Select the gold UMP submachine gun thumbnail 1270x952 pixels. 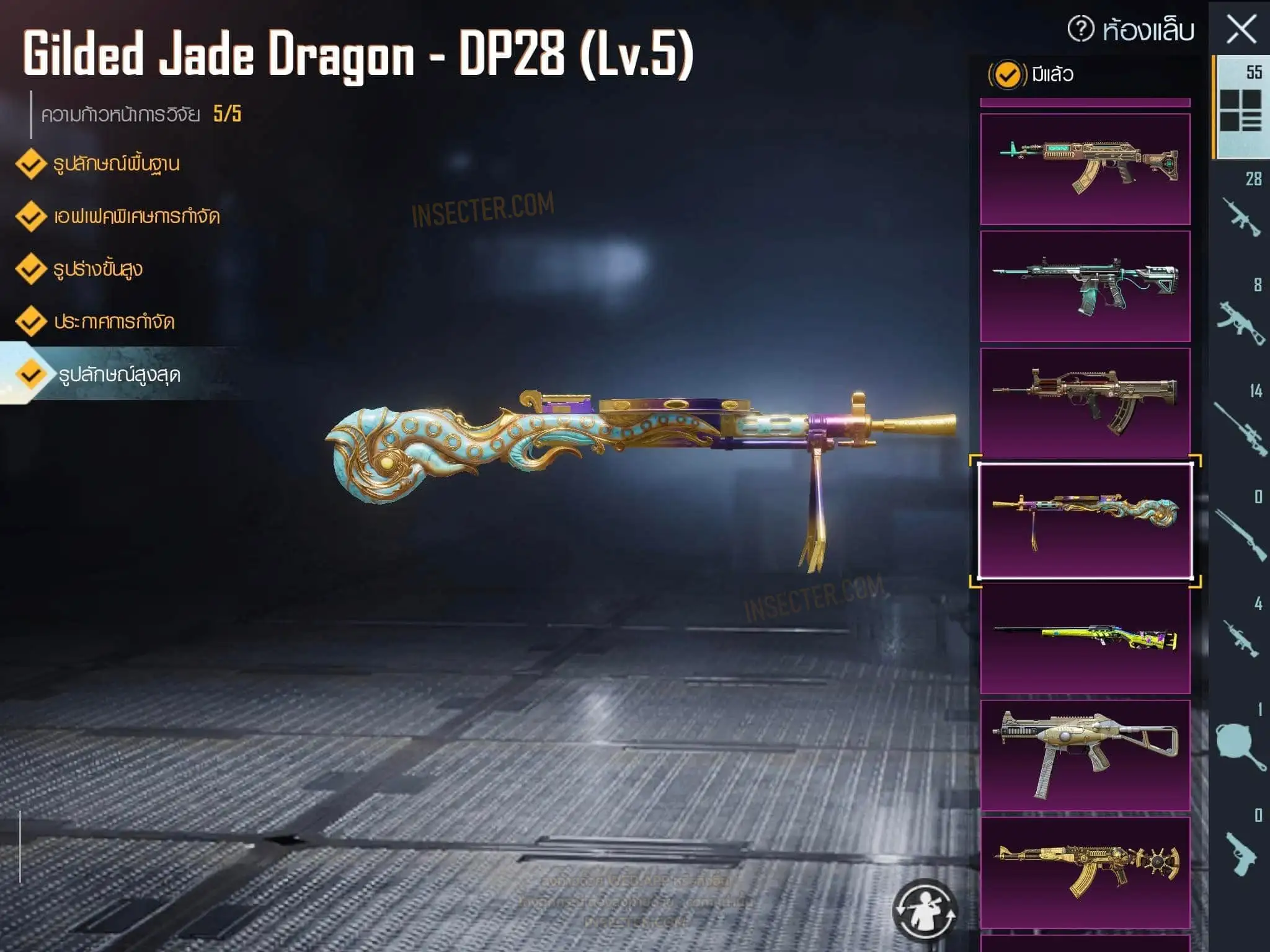point(1085,755)
